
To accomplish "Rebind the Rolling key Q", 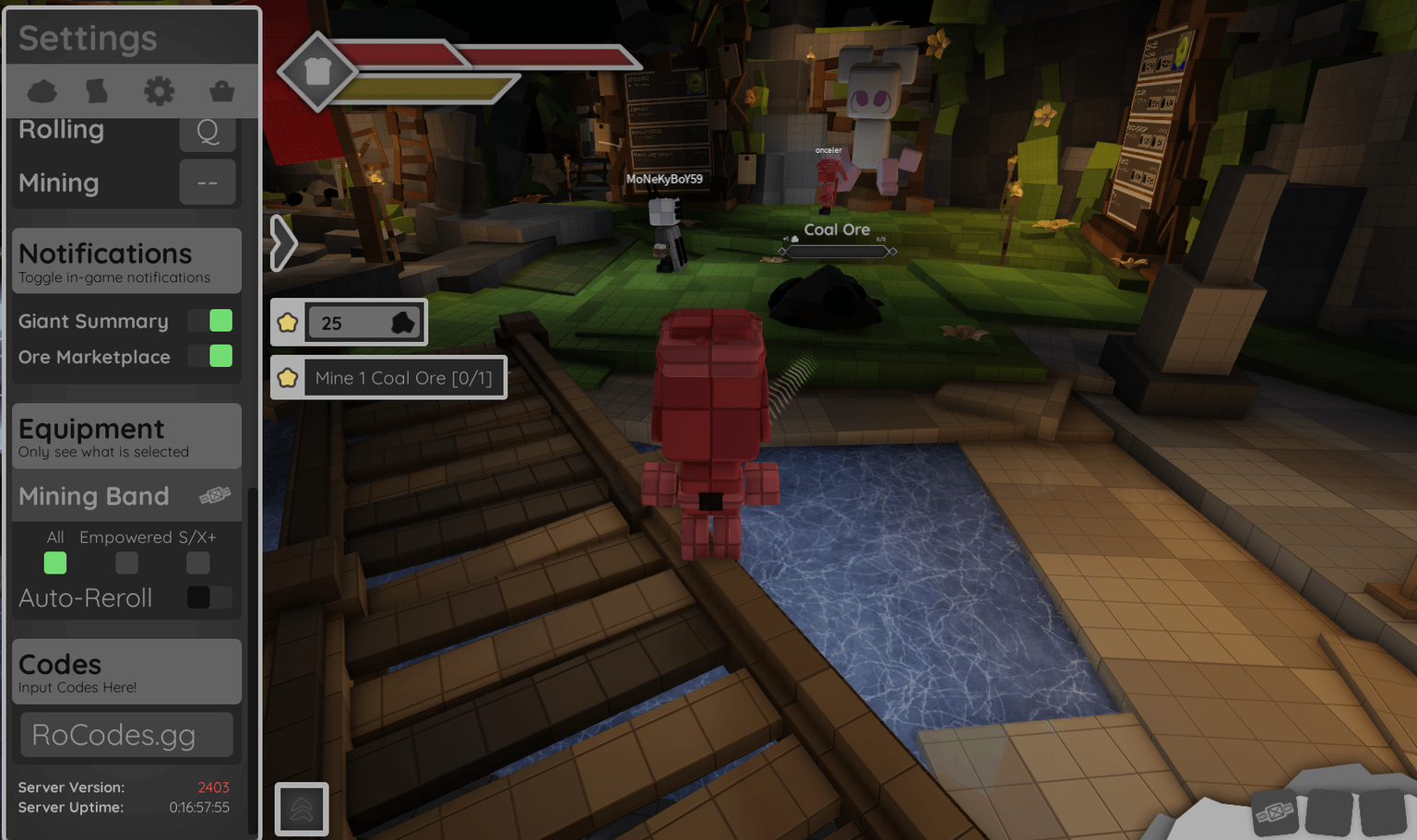I will click(208, 131).
